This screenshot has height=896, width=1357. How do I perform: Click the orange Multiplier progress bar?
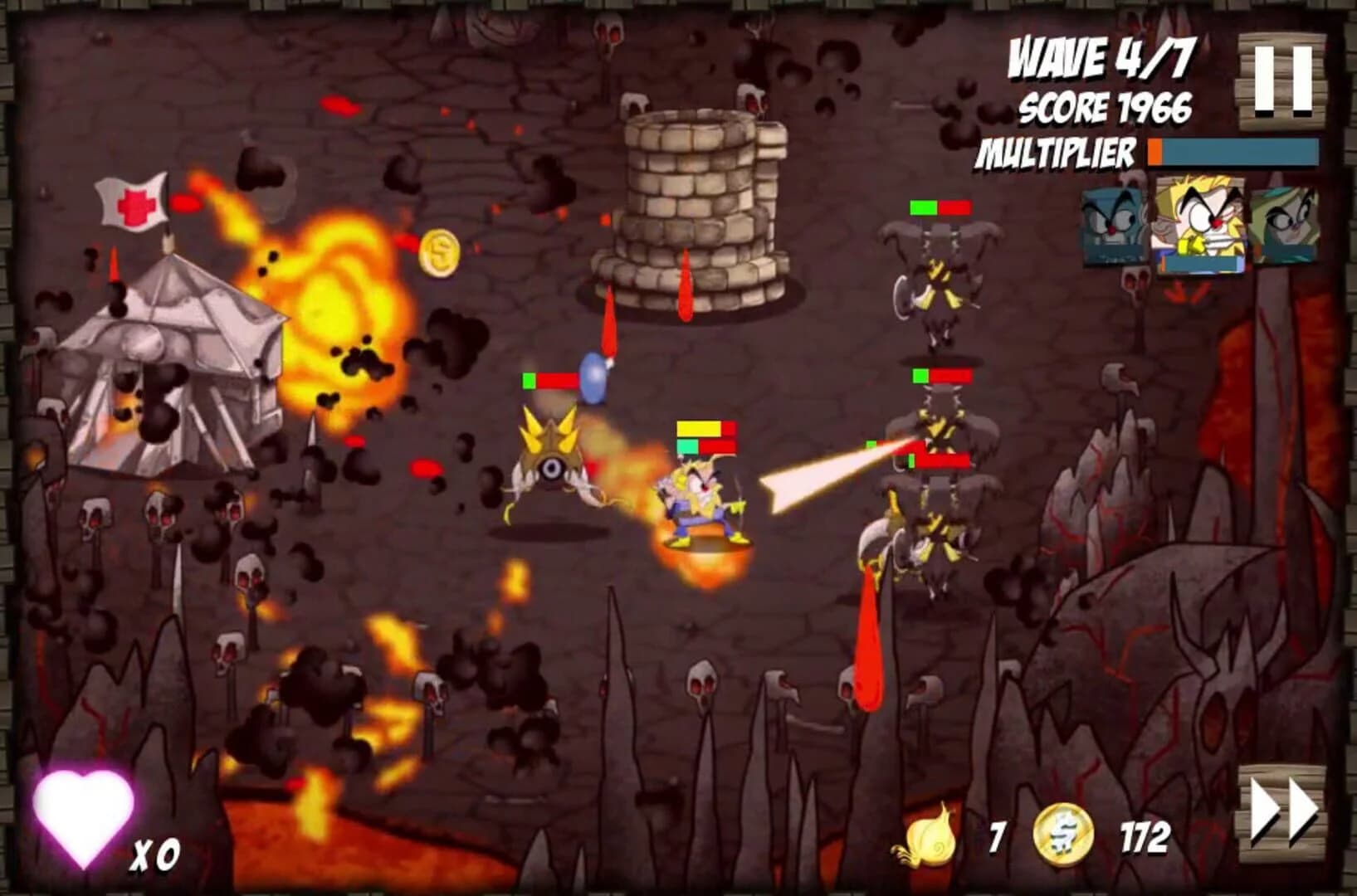(1153, 153)
